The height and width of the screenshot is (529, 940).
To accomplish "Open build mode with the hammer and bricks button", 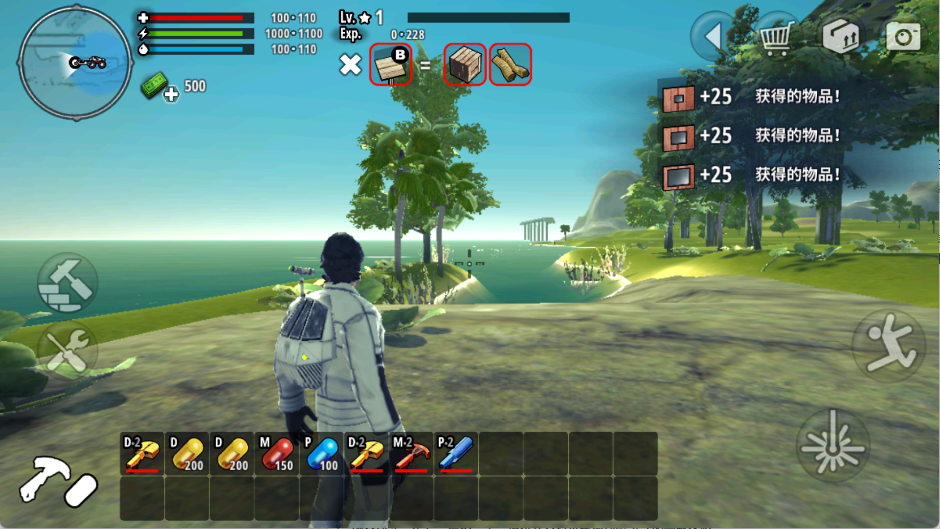I will click(x=68, y=283).
